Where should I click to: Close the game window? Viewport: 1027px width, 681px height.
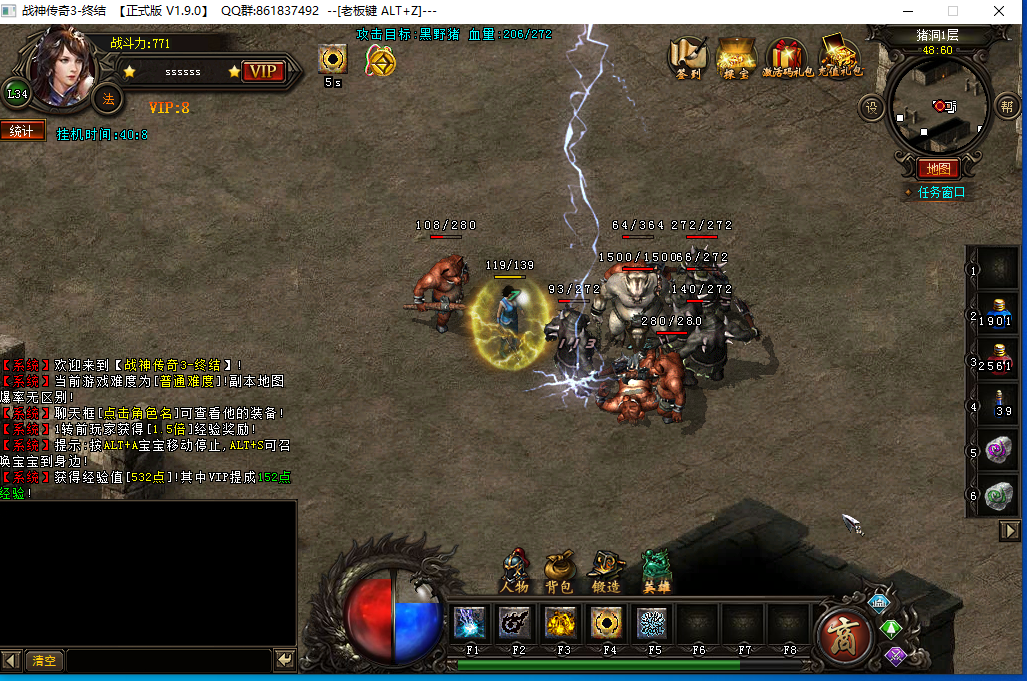coord(1000,11)
